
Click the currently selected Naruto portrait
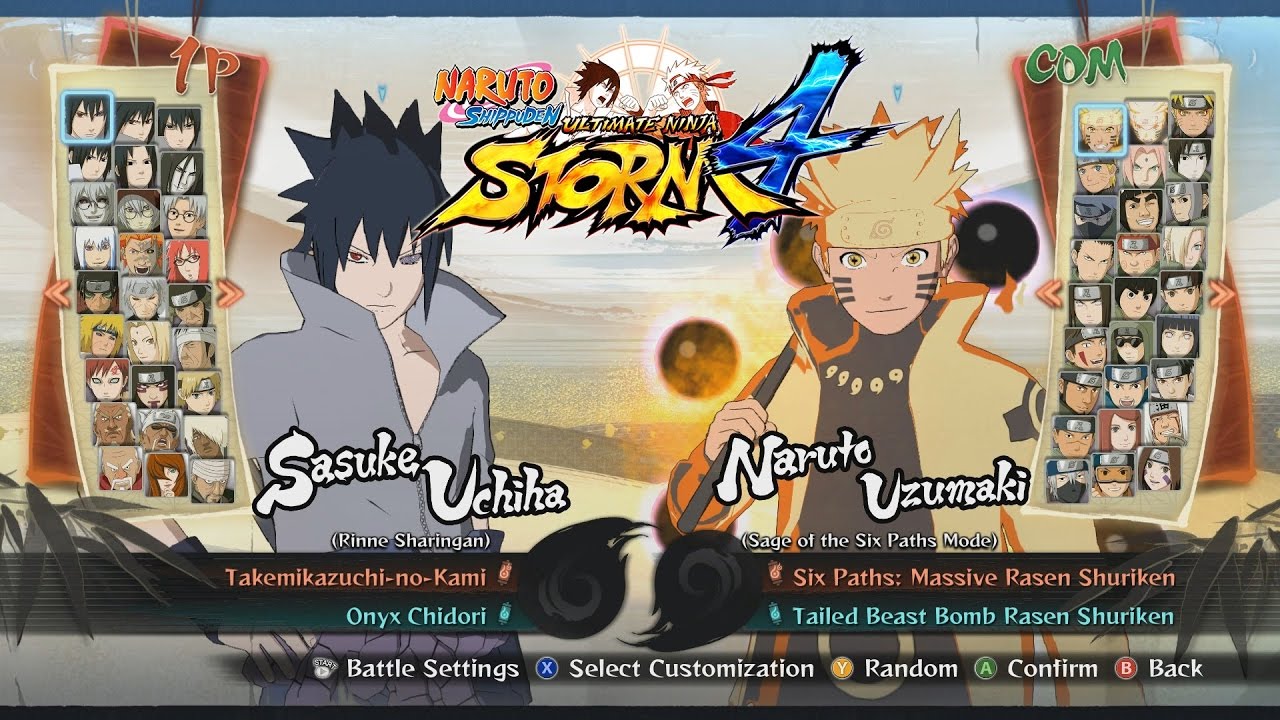(x=1100, y=129)
